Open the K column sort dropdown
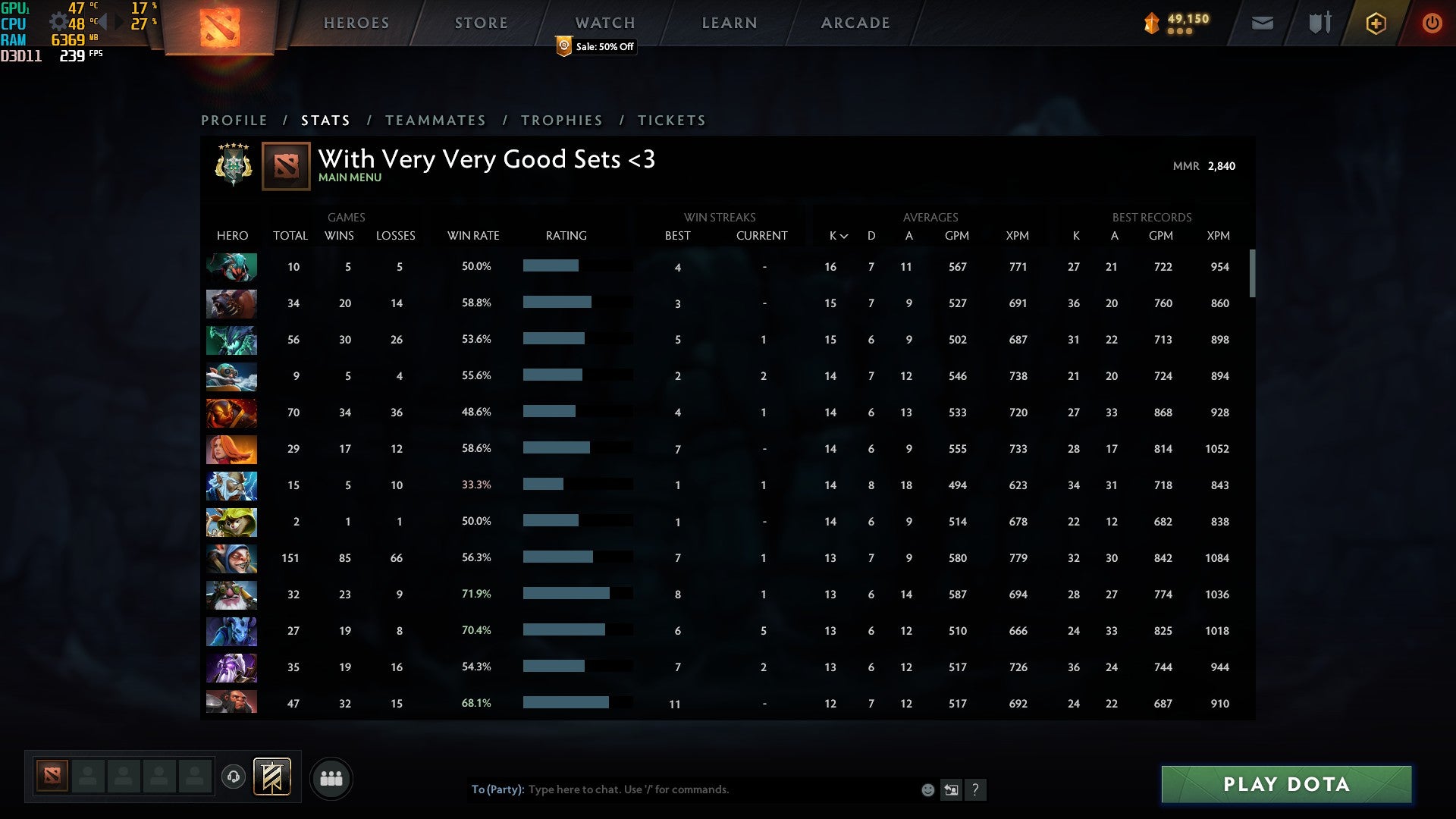The height and width of the screenshot is (819, 1456). [x=836, y=236]
